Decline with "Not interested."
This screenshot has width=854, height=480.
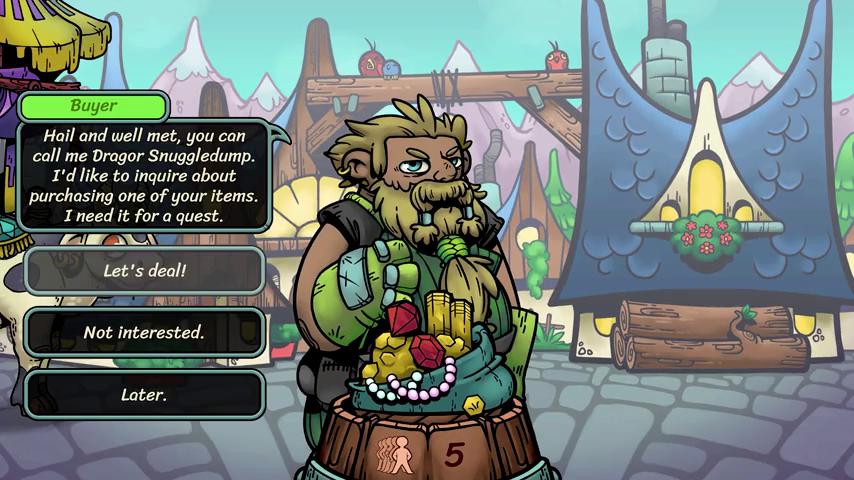pyautogui.click(x=144, y=333)
